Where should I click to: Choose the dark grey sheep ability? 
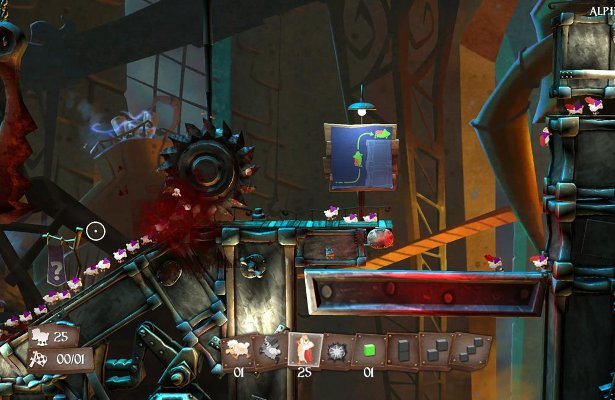pyautogui.click(x=270, y=350)
